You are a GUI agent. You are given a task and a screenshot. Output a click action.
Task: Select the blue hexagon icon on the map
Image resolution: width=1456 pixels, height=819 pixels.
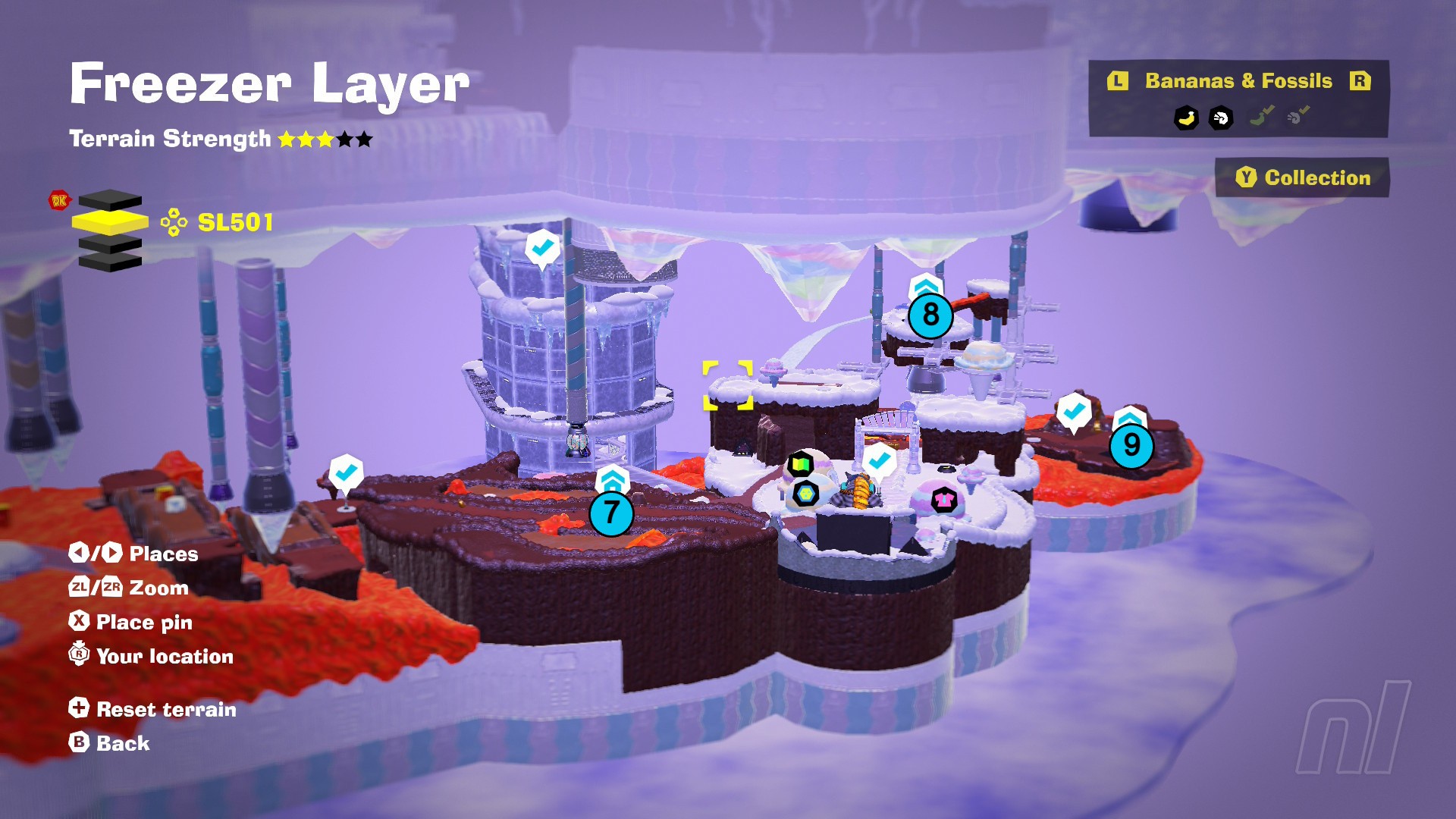805,494
